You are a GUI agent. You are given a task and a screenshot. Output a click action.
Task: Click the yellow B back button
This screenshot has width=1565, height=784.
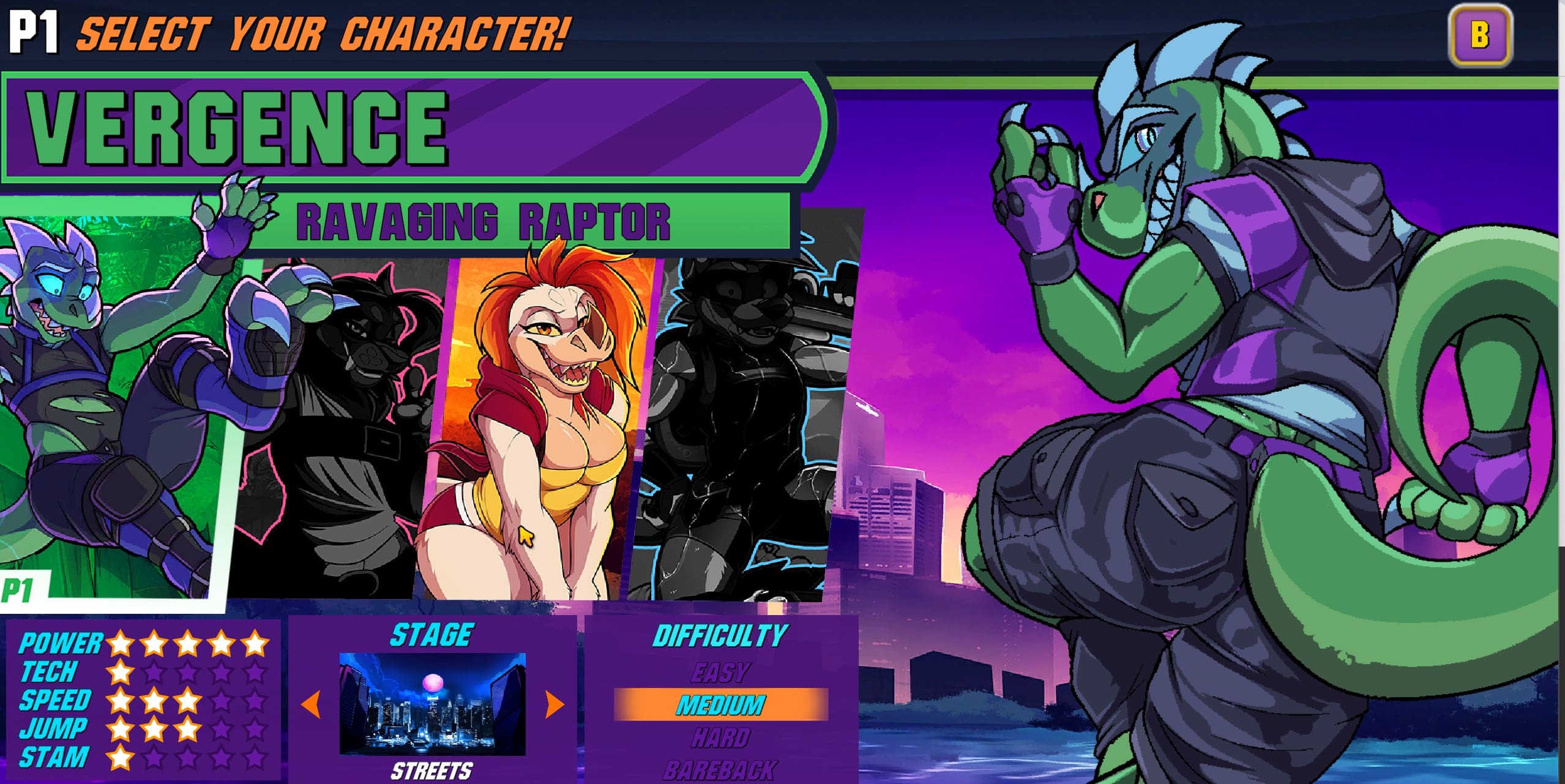click(x=1479, y=35)
